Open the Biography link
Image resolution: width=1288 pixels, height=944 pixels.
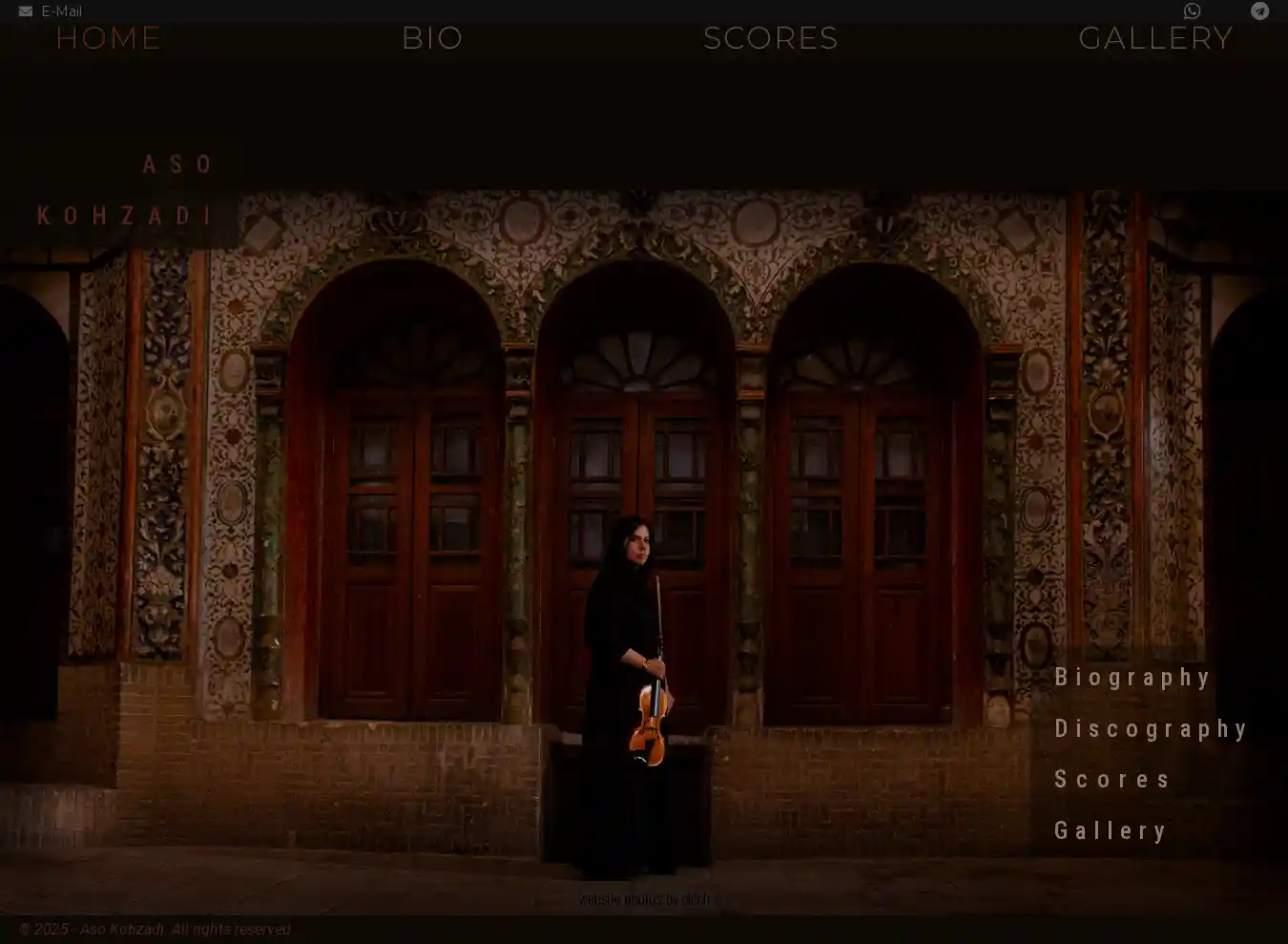pos(1132,678)
